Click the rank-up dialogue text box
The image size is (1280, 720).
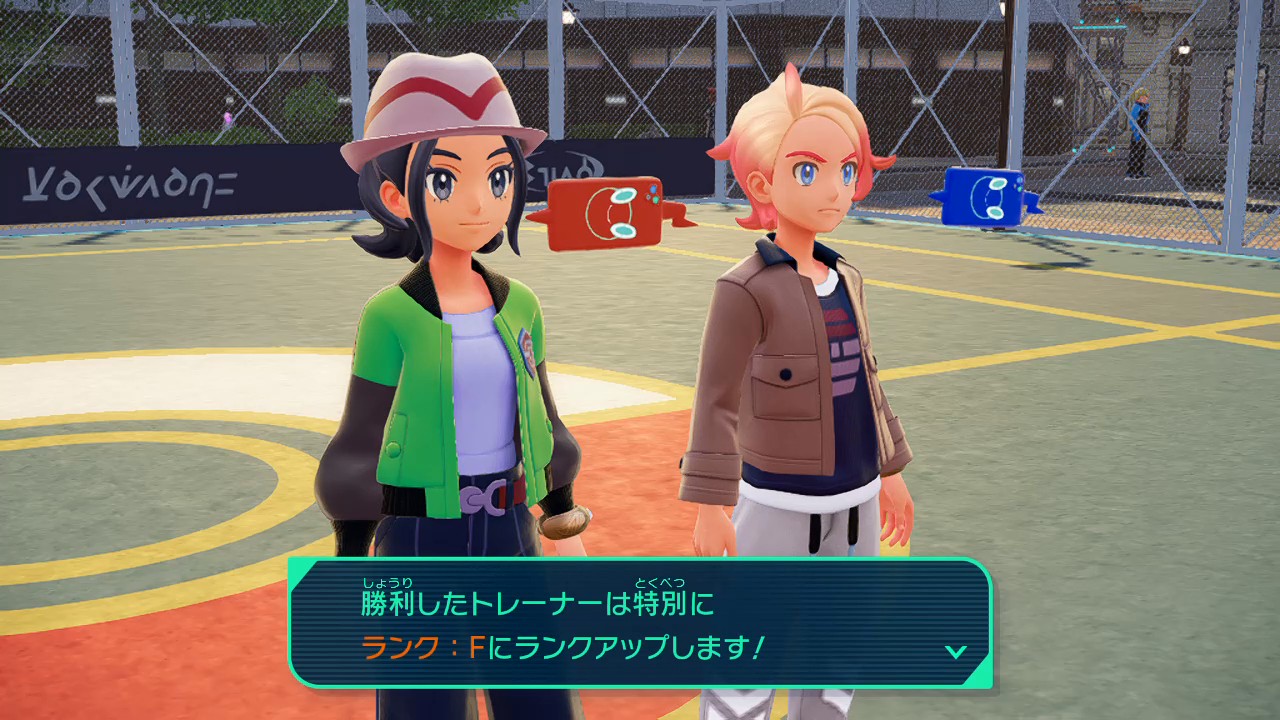(640, 623)
